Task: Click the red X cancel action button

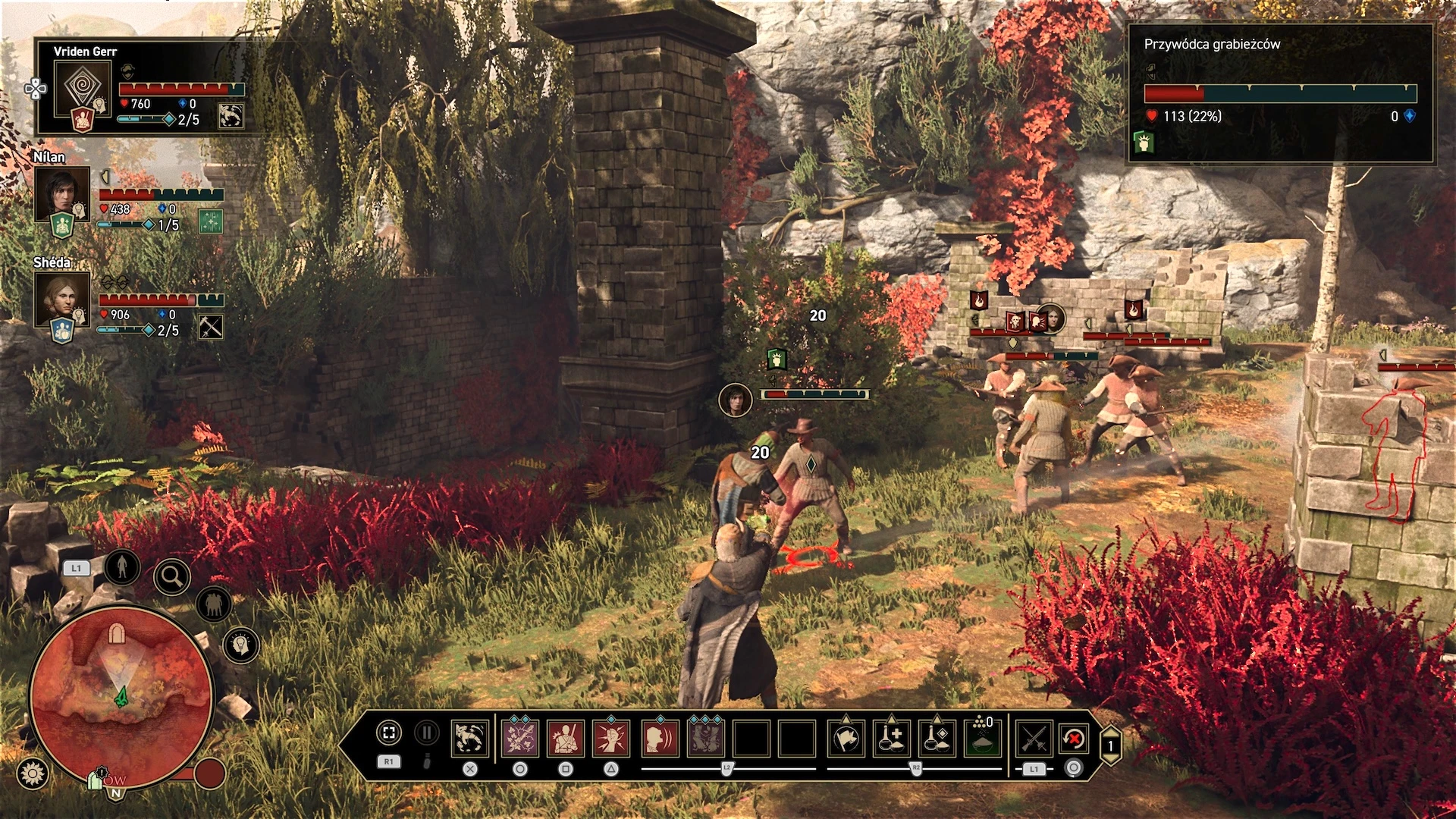Action: (1074, 738)
